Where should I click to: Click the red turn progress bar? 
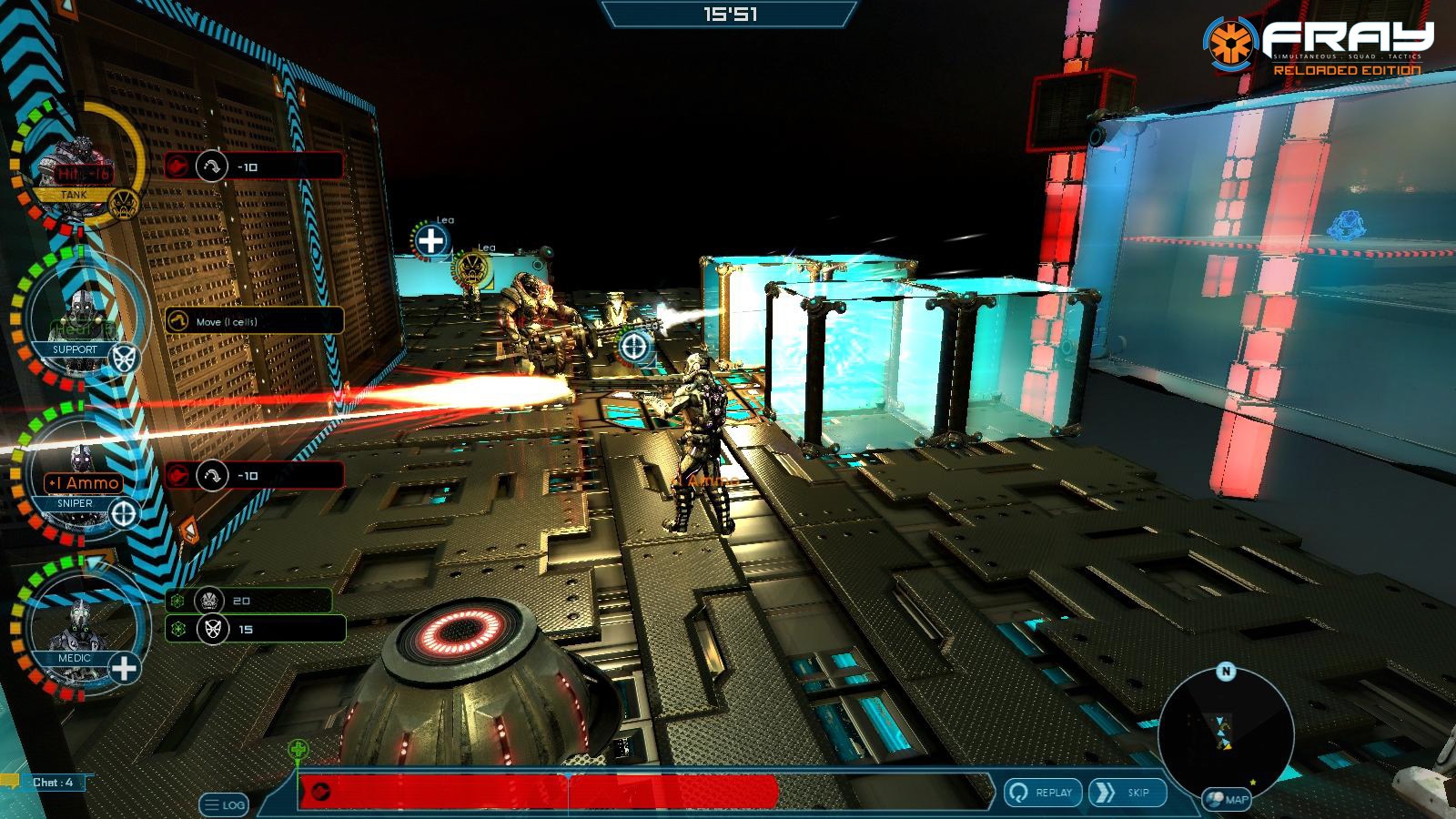coord(546,790)
